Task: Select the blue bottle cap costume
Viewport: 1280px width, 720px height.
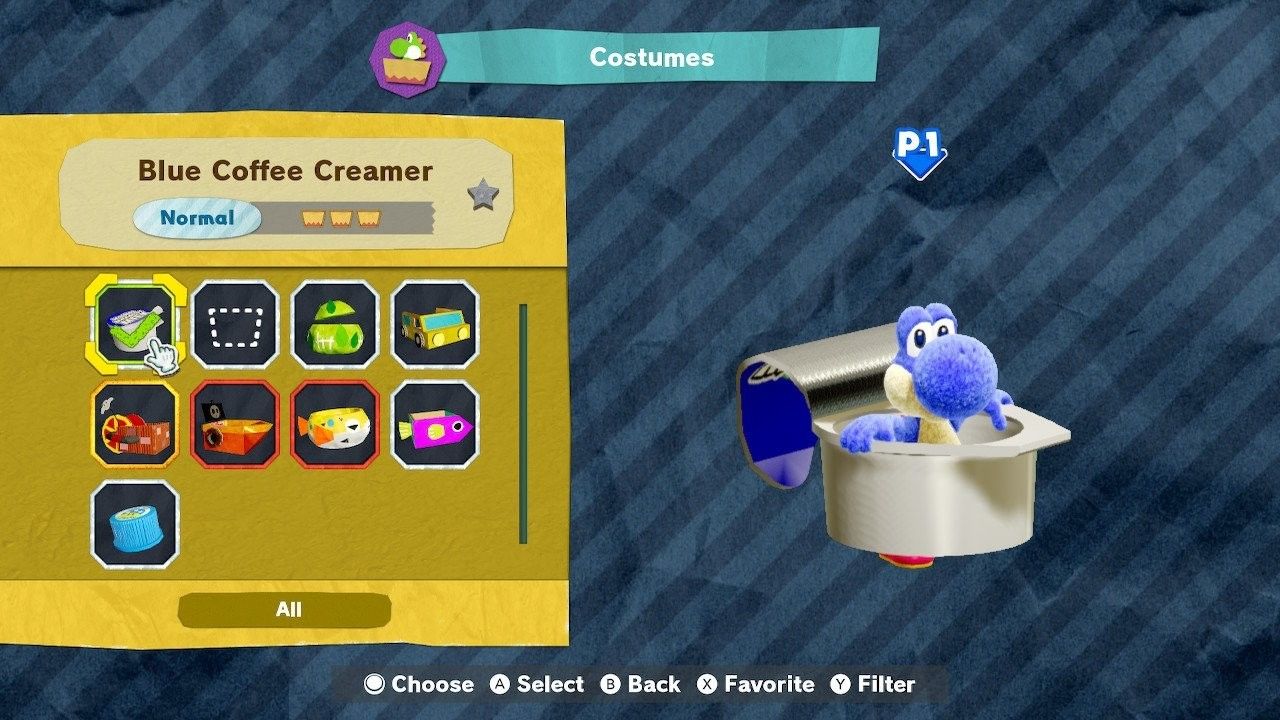Action: tap(135, 524)
